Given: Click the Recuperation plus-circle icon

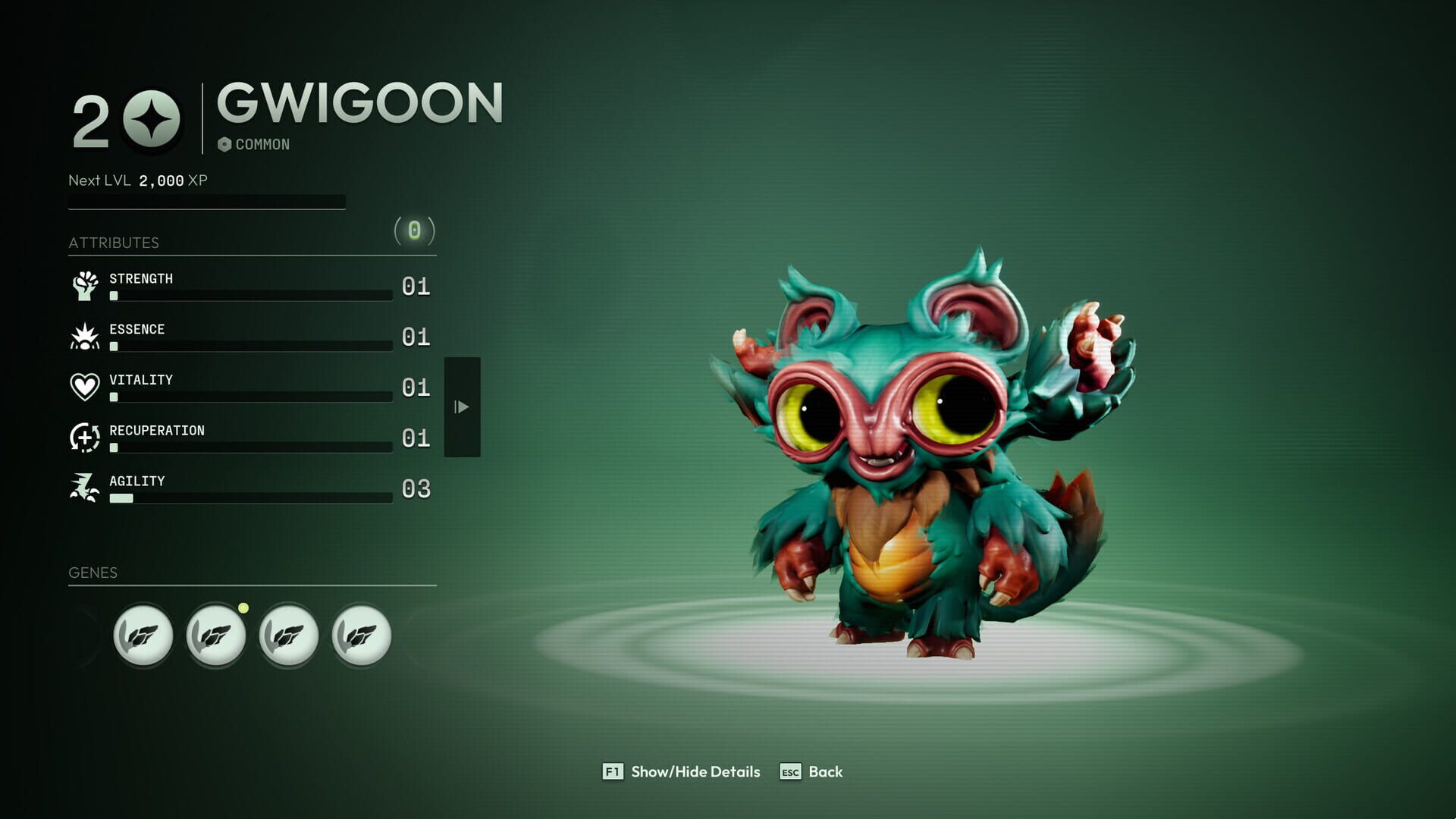Looking at the screenshot, I should [86, 438].
